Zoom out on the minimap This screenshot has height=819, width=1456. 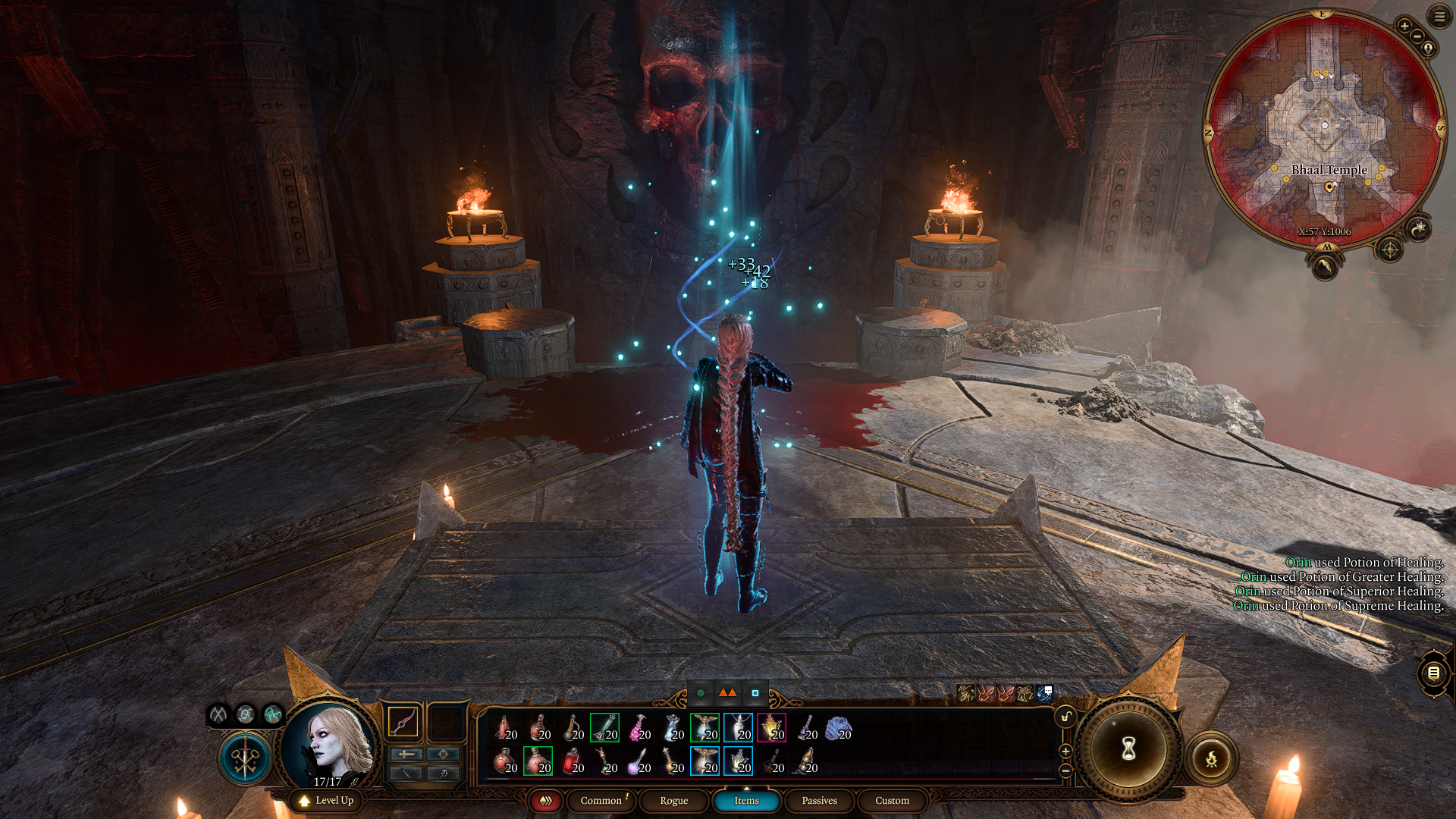pos(1417,36)
